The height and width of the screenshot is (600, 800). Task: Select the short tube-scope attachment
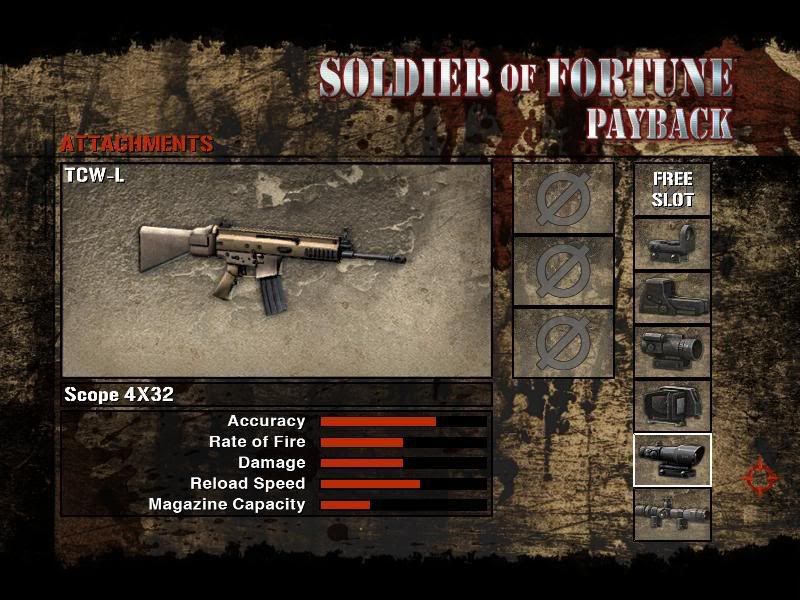click(672, 352)
